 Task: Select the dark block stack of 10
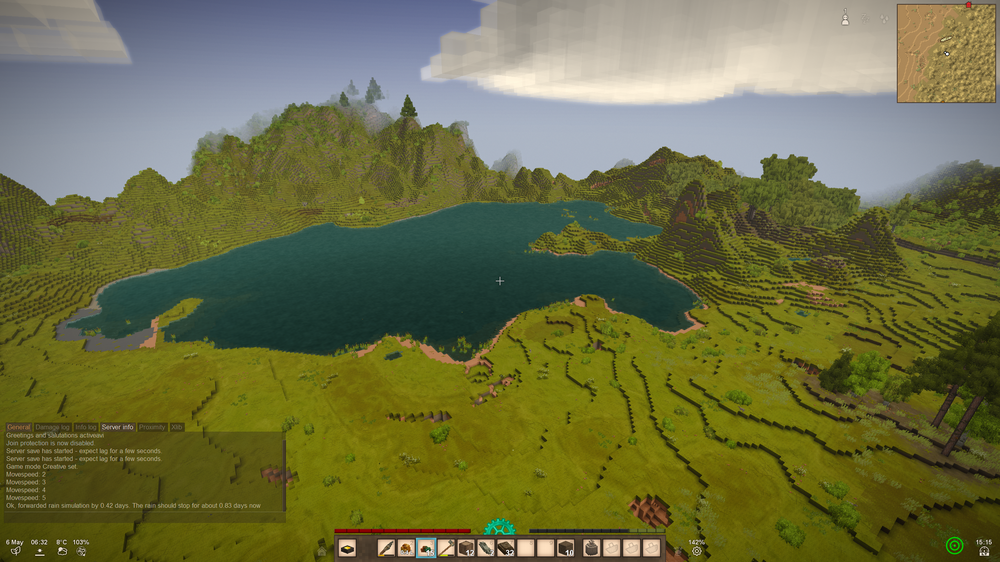tap(565, 548)
